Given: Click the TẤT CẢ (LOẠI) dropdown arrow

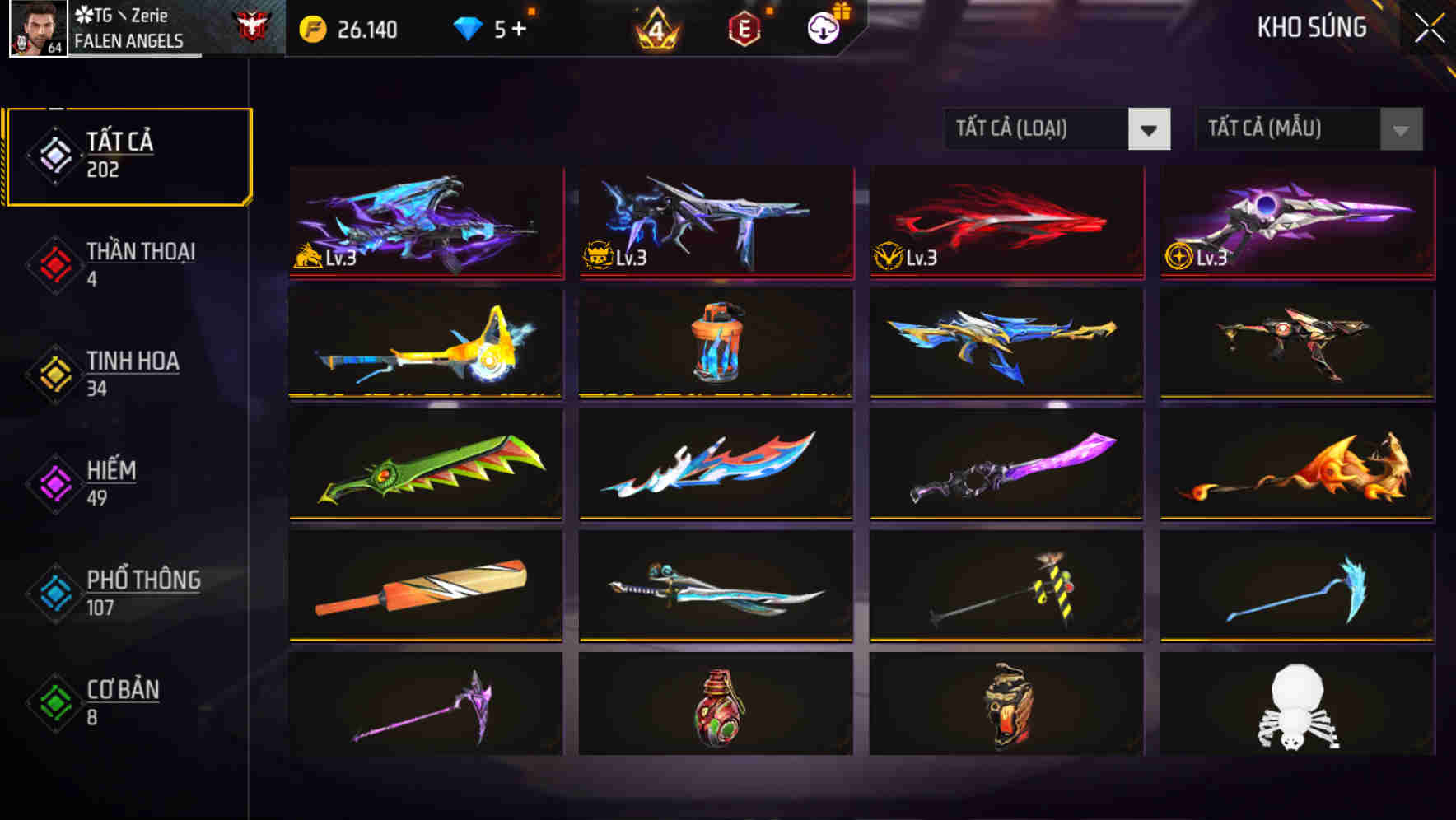Looking at the screenshot, I should 1150,130.
